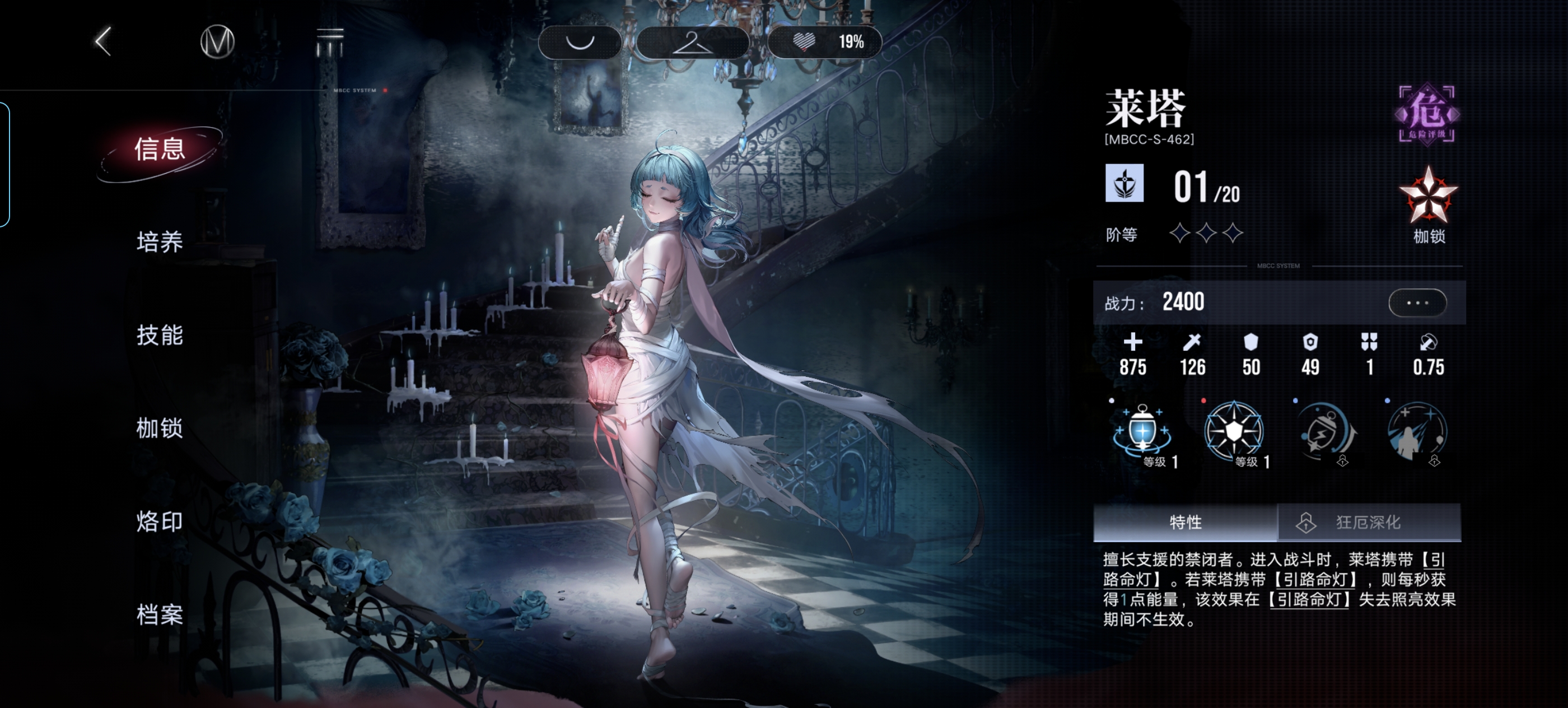Choose the 烙印 menu entry
The height and width of the screenshot is (708, 1568).
(x=160, y=521)
